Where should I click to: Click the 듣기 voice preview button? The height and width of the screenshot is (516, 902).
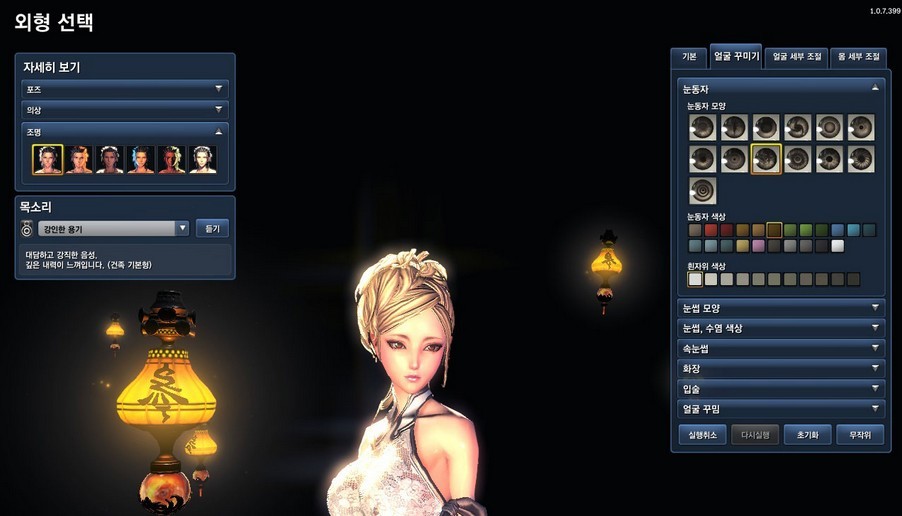pos(212,229)
